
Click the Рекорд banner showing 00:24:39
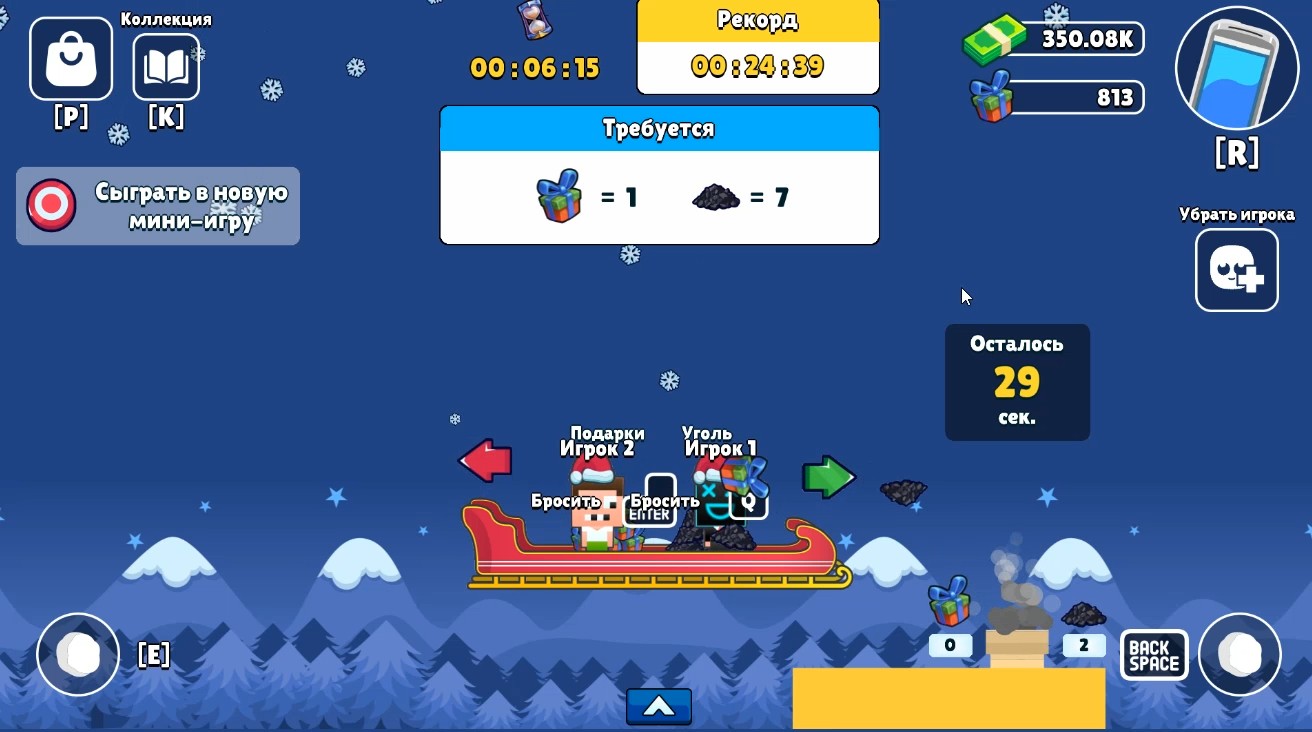pos(757,45)
